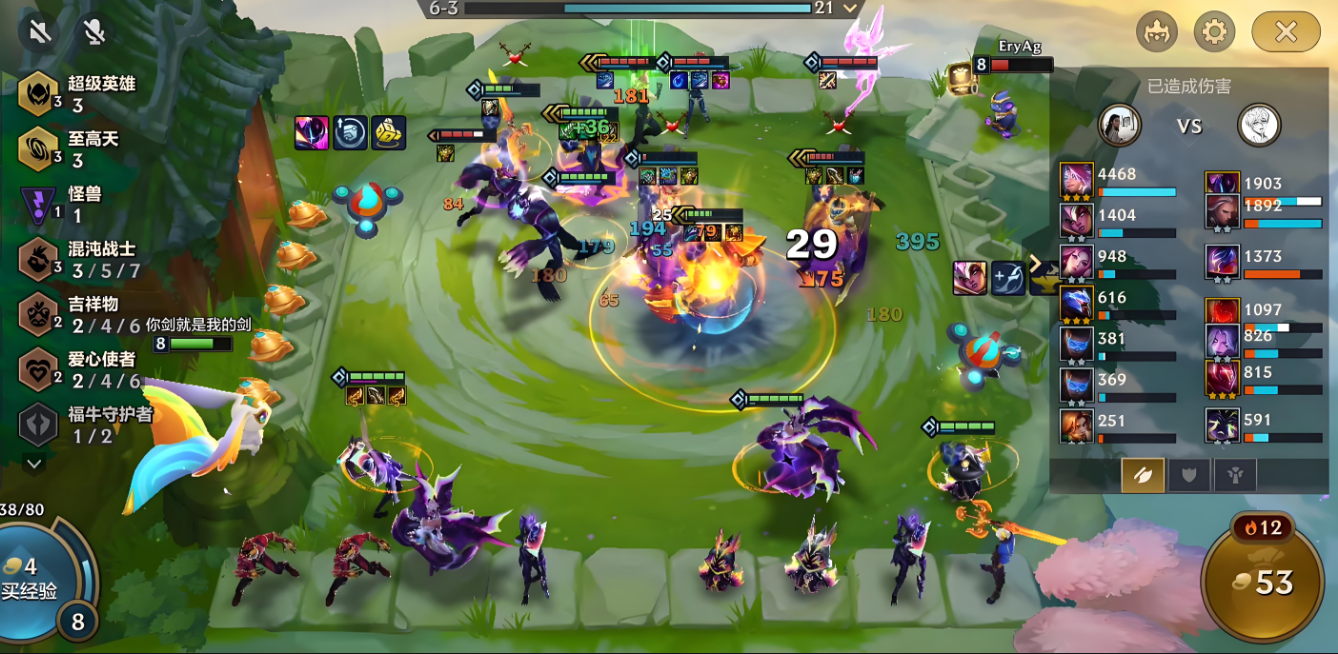
Task: Tap the crown helmet icon button
Action: (1157, 32)
